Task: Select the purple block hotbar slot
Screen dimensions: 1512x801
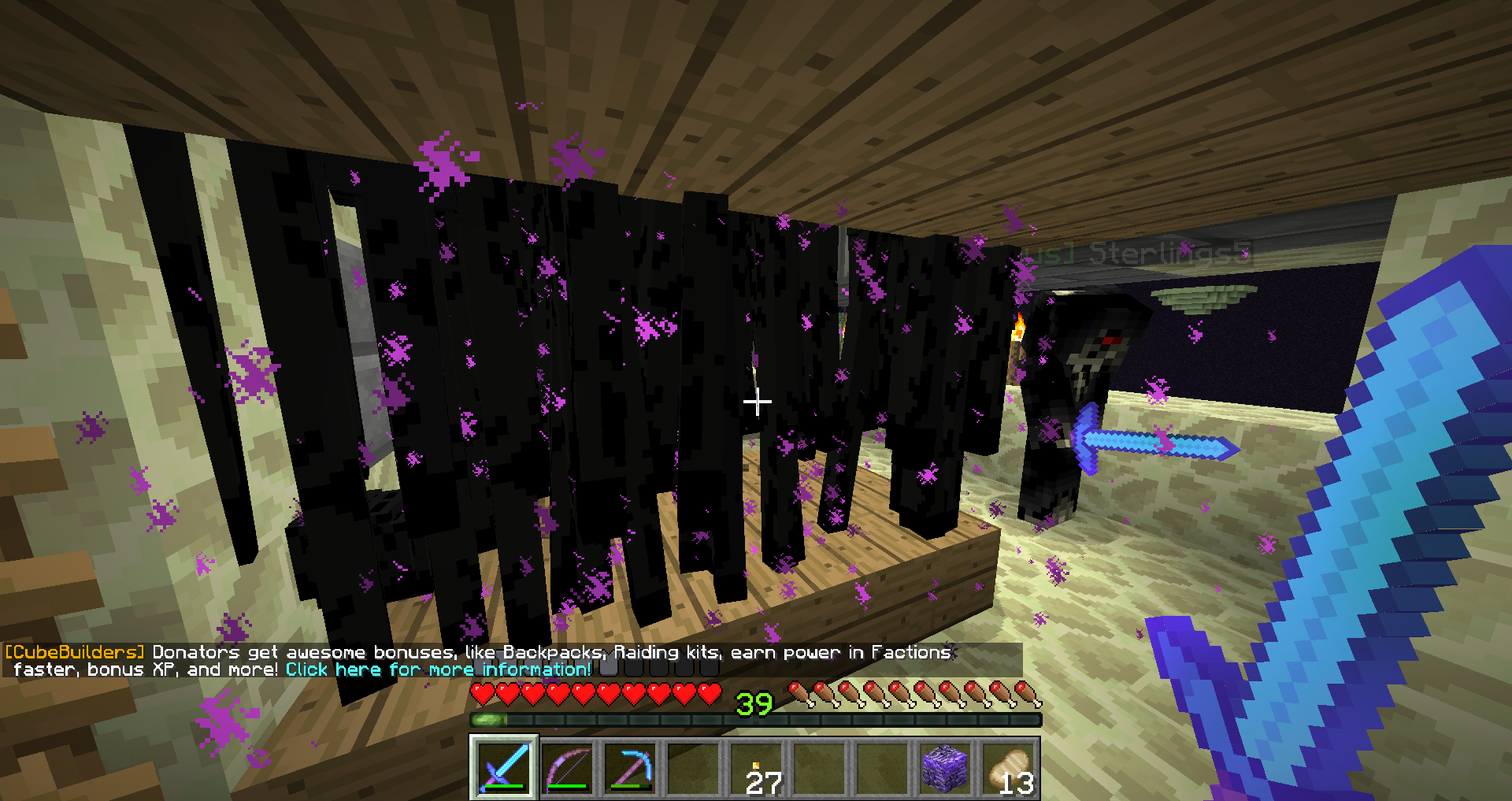Action: pos(945,766)
